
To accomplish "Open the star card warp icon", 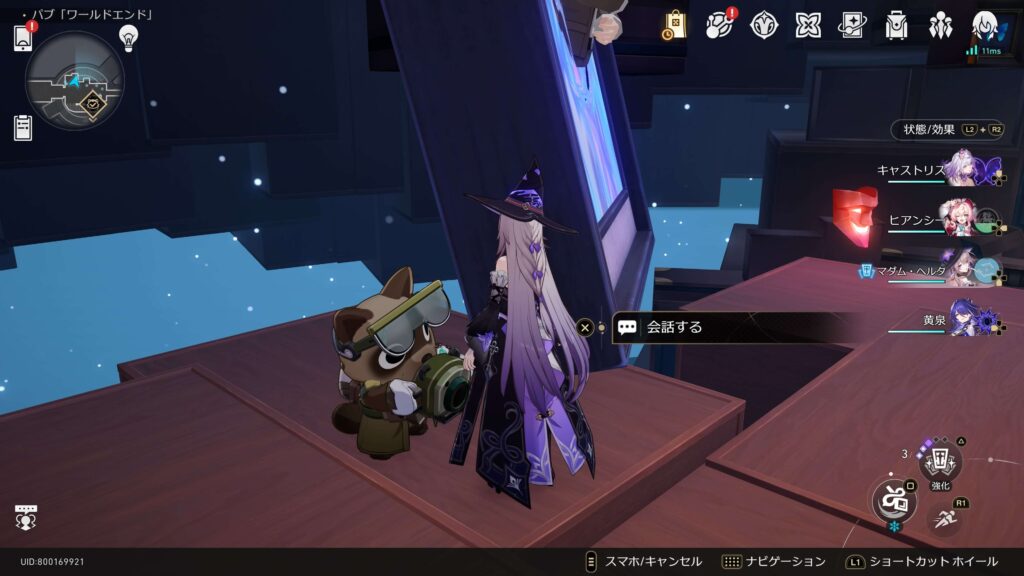I will coord(852,25).
